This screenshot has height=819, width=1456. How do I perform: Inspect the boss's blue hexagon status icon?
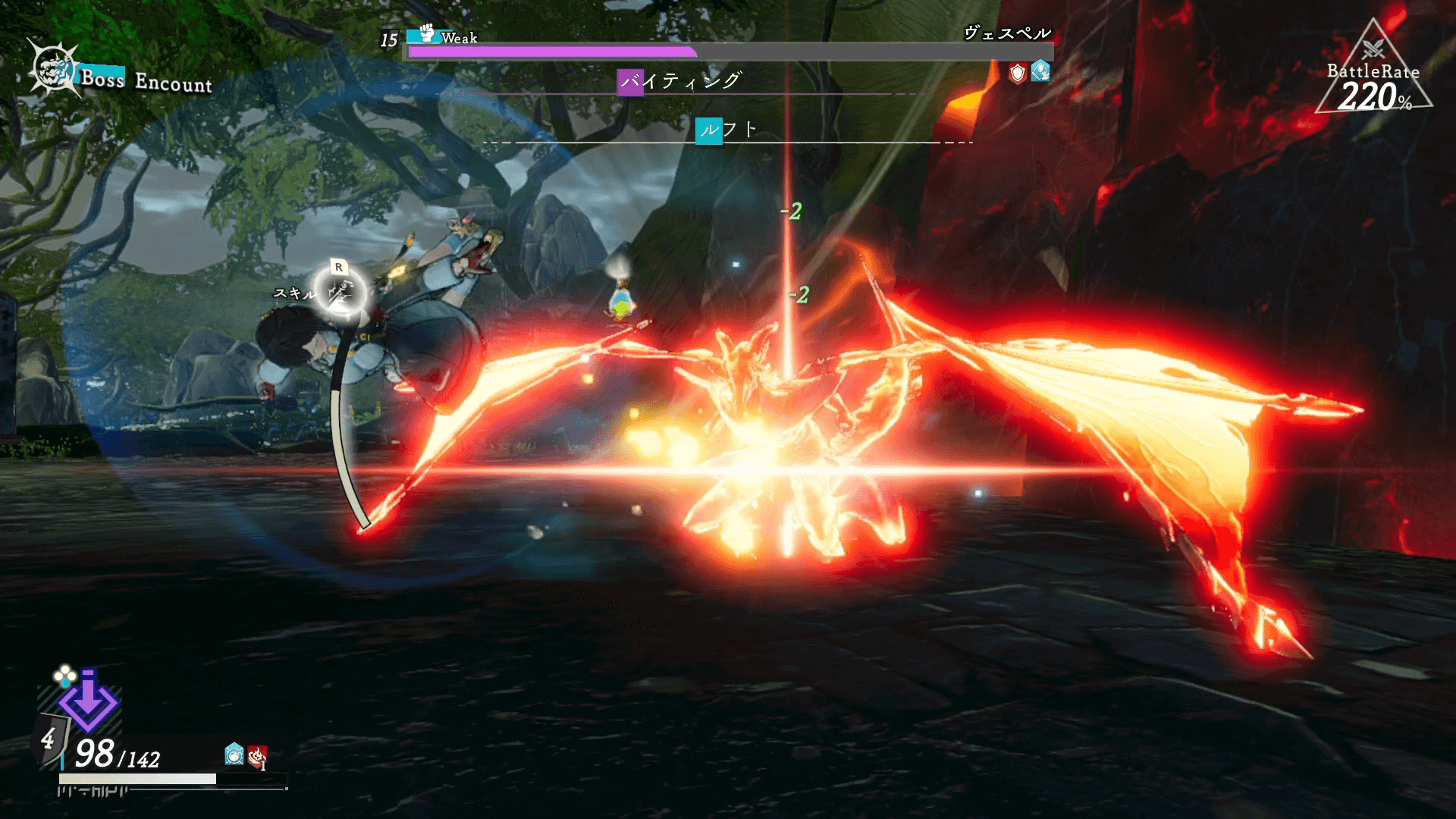point(1040,71)
